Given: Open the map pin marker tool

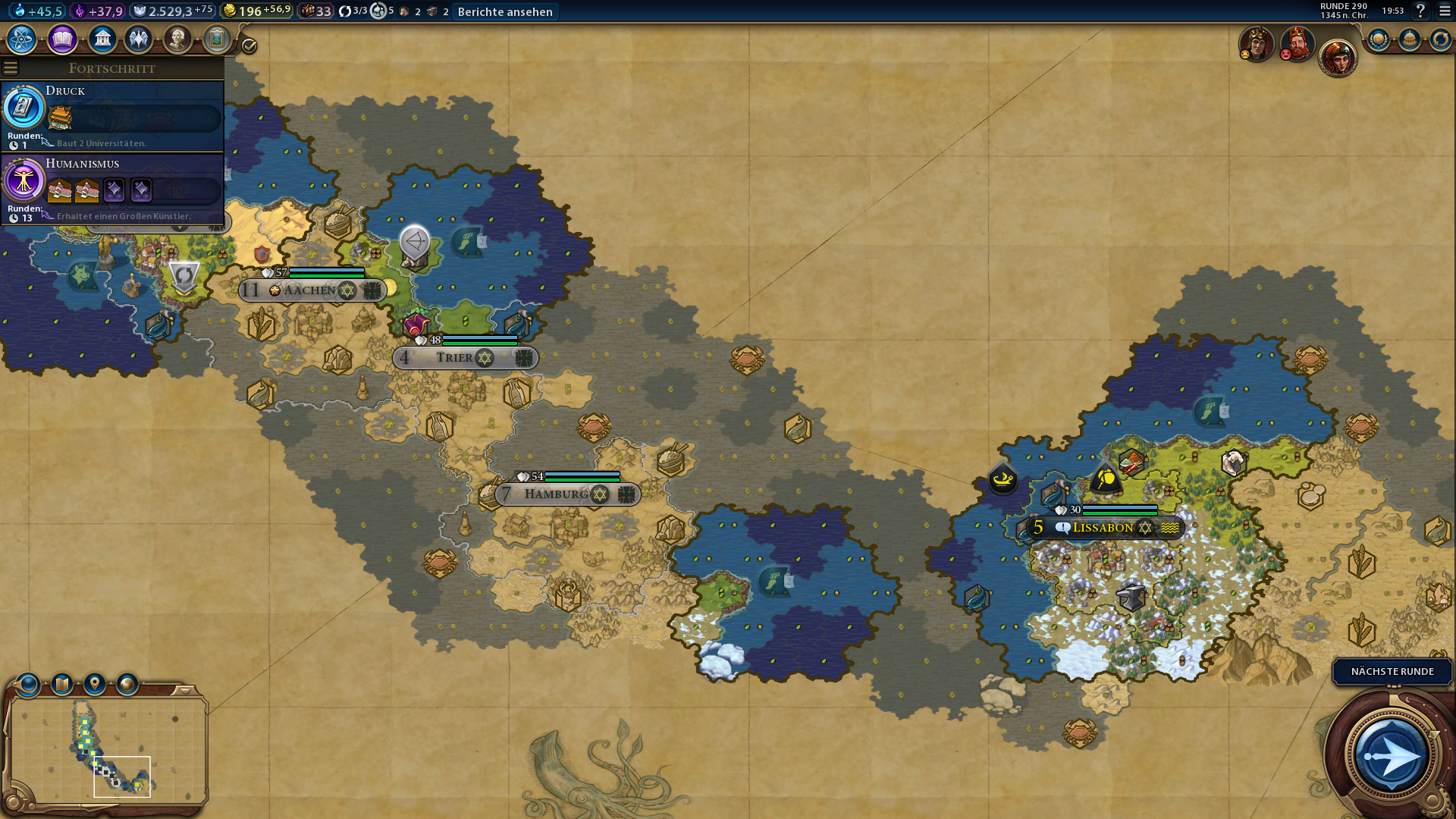Looking at the screenshot, I should (95, 685).
